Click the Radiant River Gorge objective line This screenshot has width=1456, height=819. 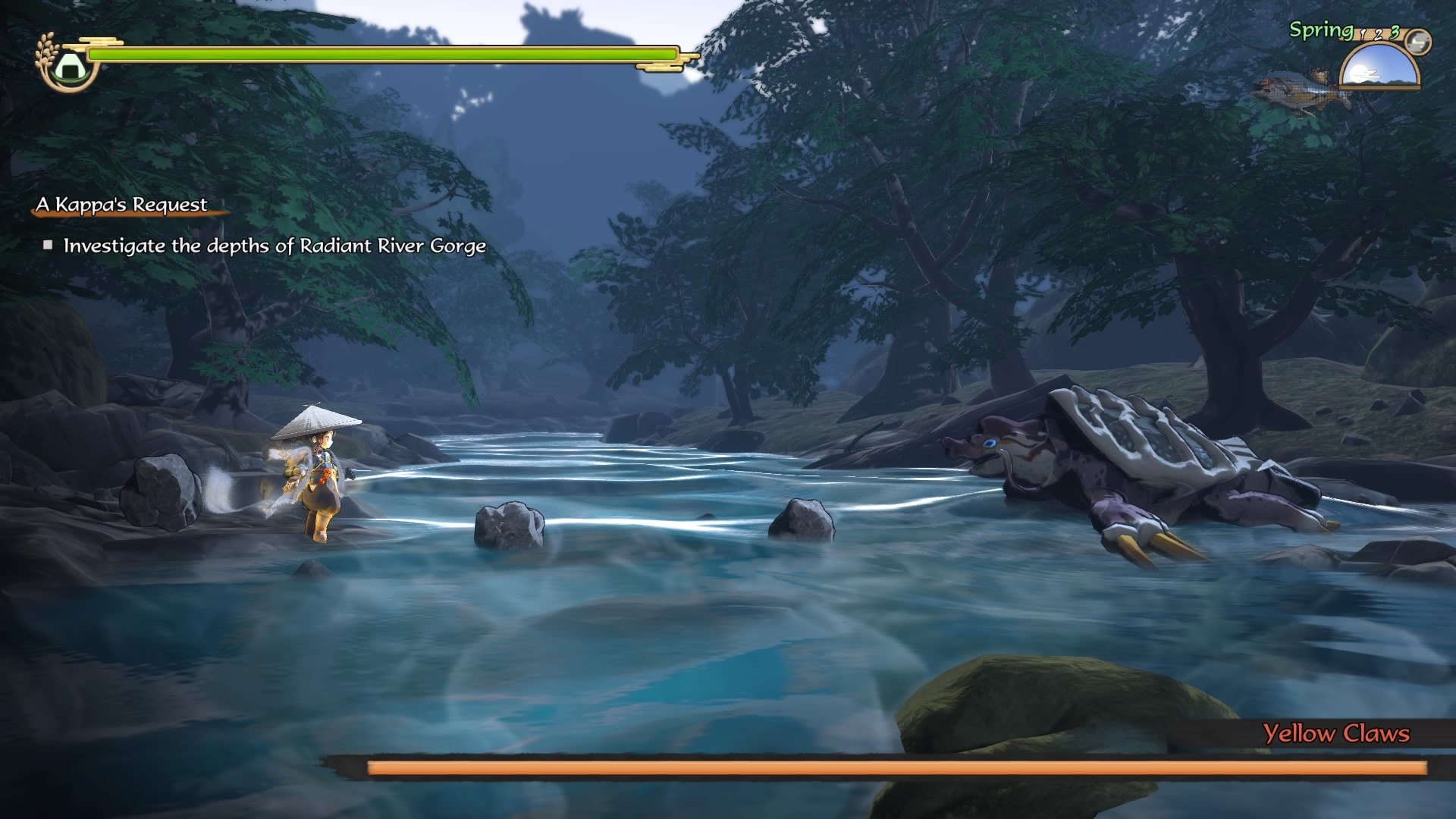tap(274, 246)
